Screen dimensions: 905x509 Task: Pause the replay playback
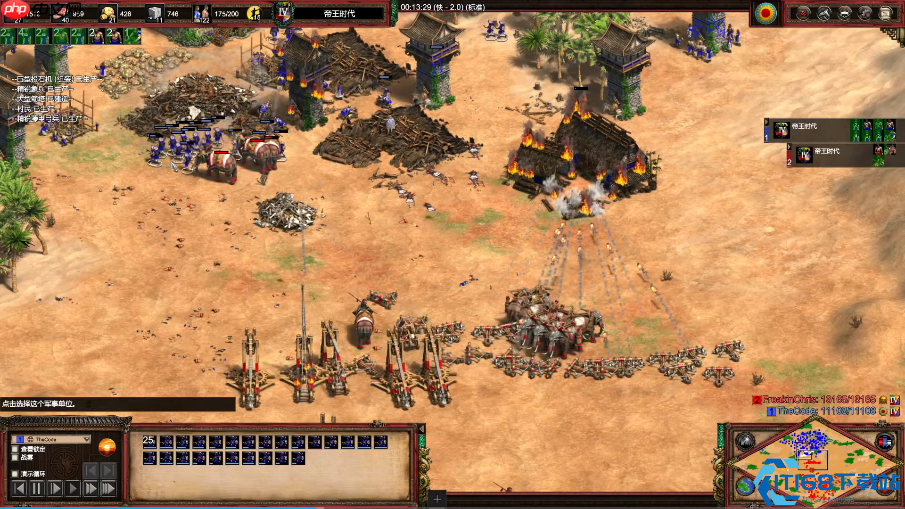tap(37, 488)
